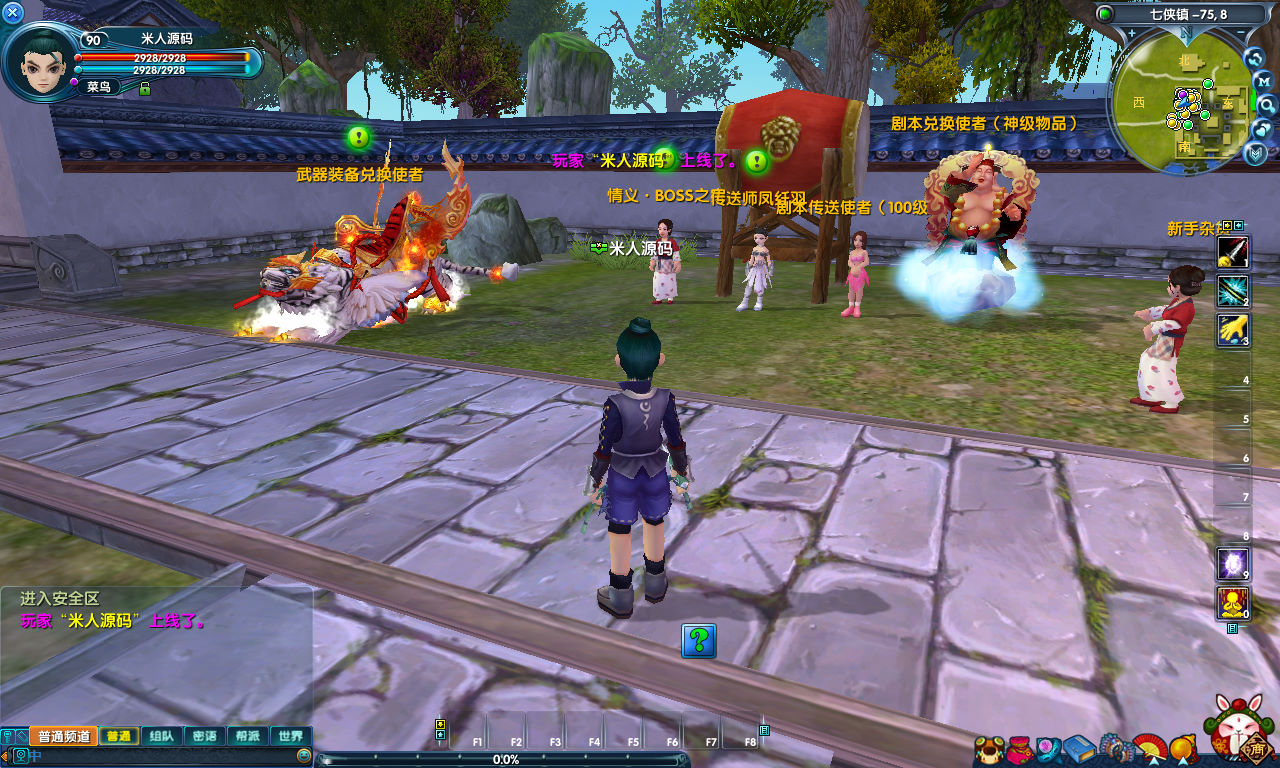This screenshot has width=1280, height=768.
Task: Zoom out the minimap with the minus button
Action: point(1240,32)
